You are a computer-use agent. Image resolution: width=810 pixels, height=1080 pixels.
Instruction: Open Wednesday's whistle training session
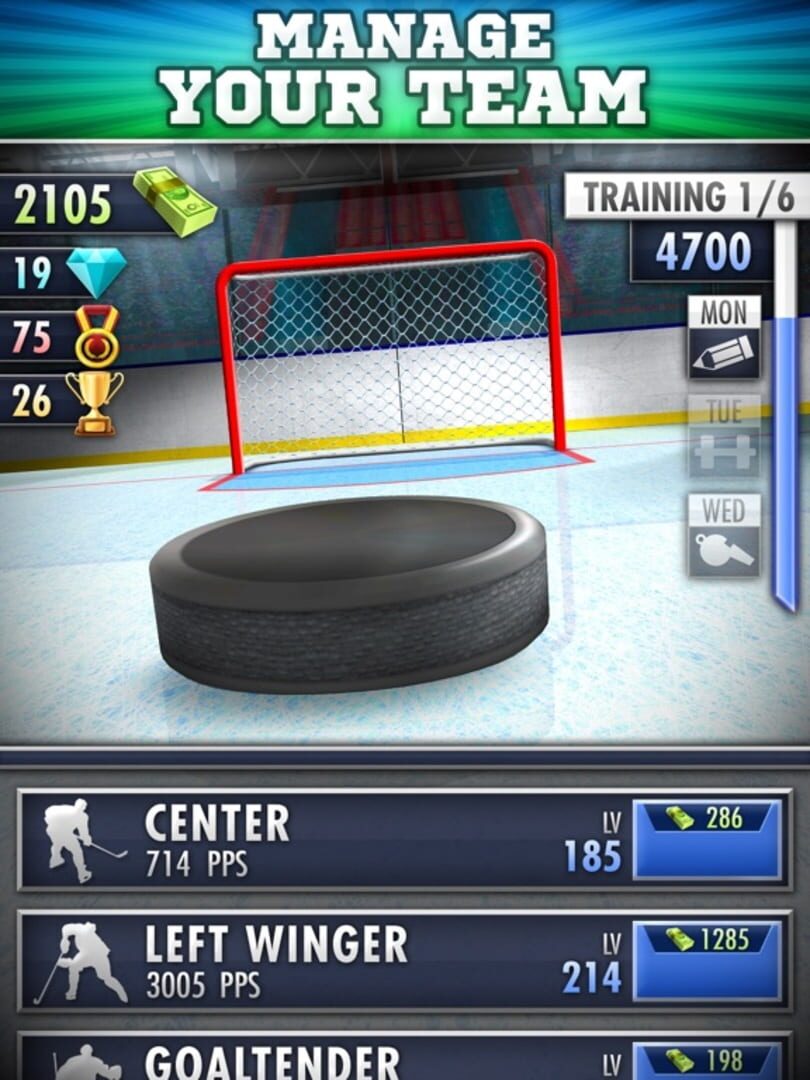pos(723,535)
